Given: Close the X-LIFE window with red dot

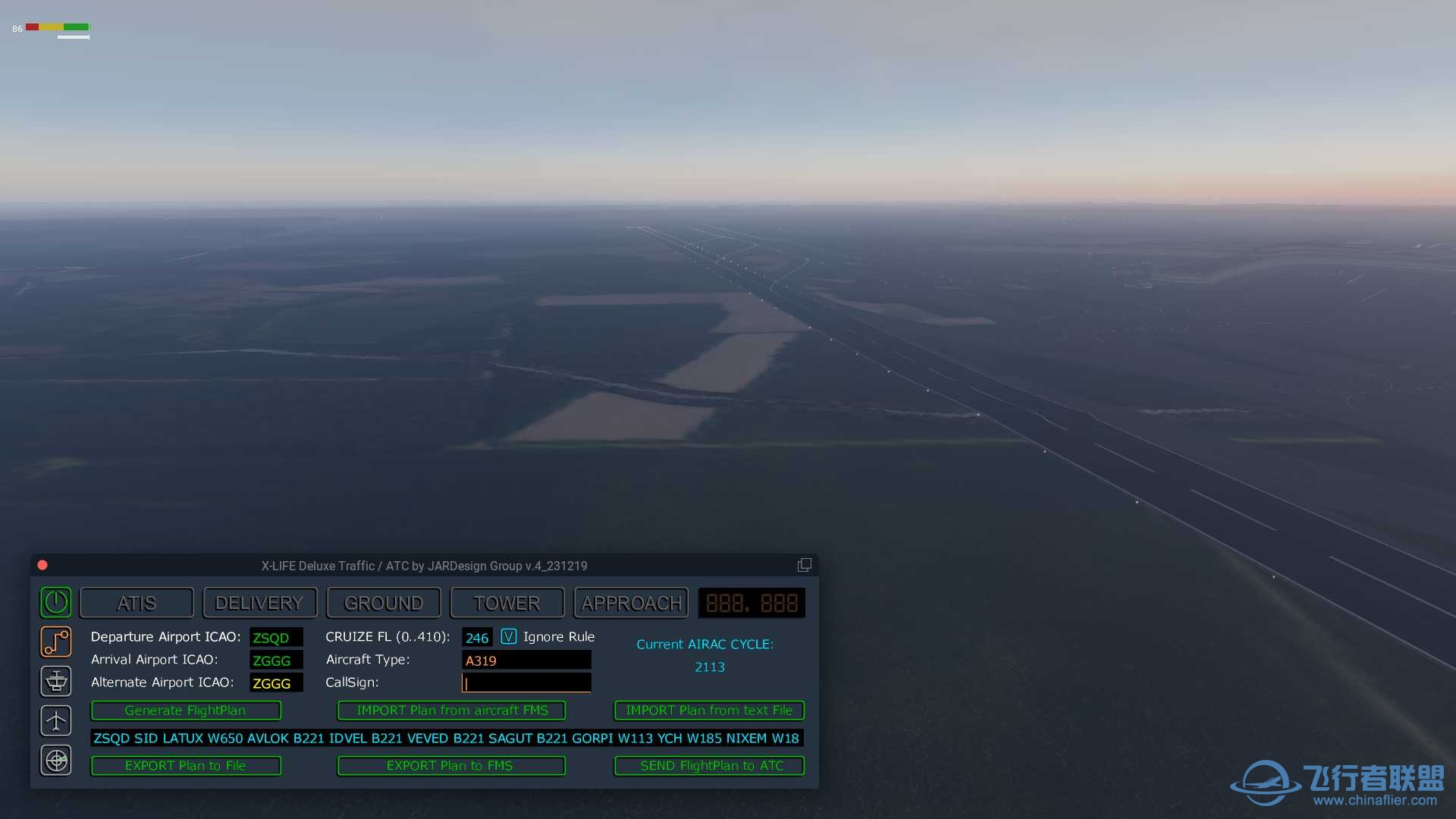Looking at the screenshot, I should [42, 565].
